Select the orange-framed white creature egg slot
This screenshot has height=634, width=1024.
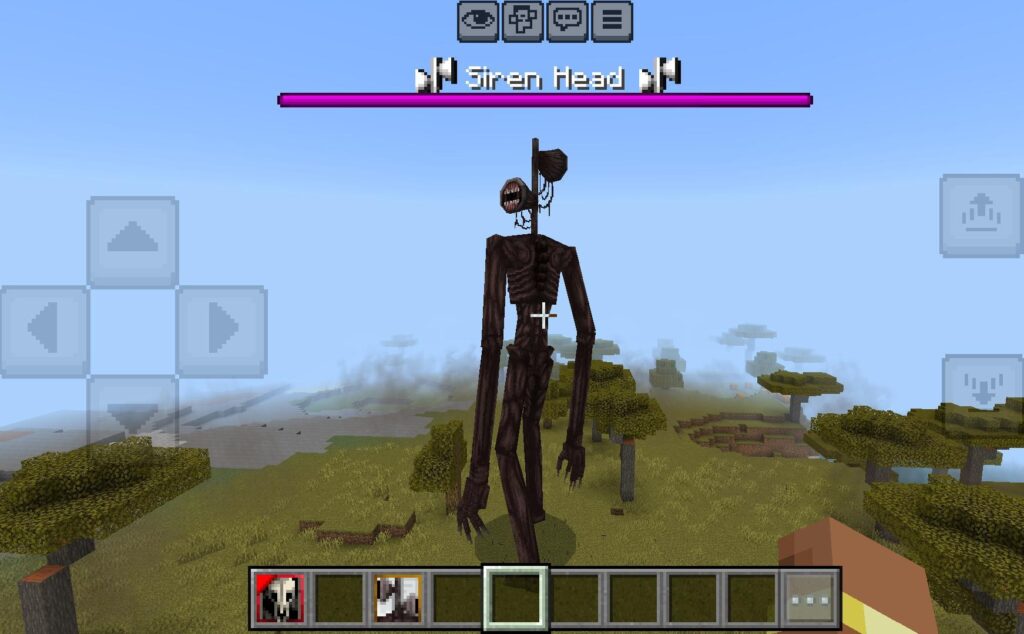pyautogui.click(x=398, y=598)
